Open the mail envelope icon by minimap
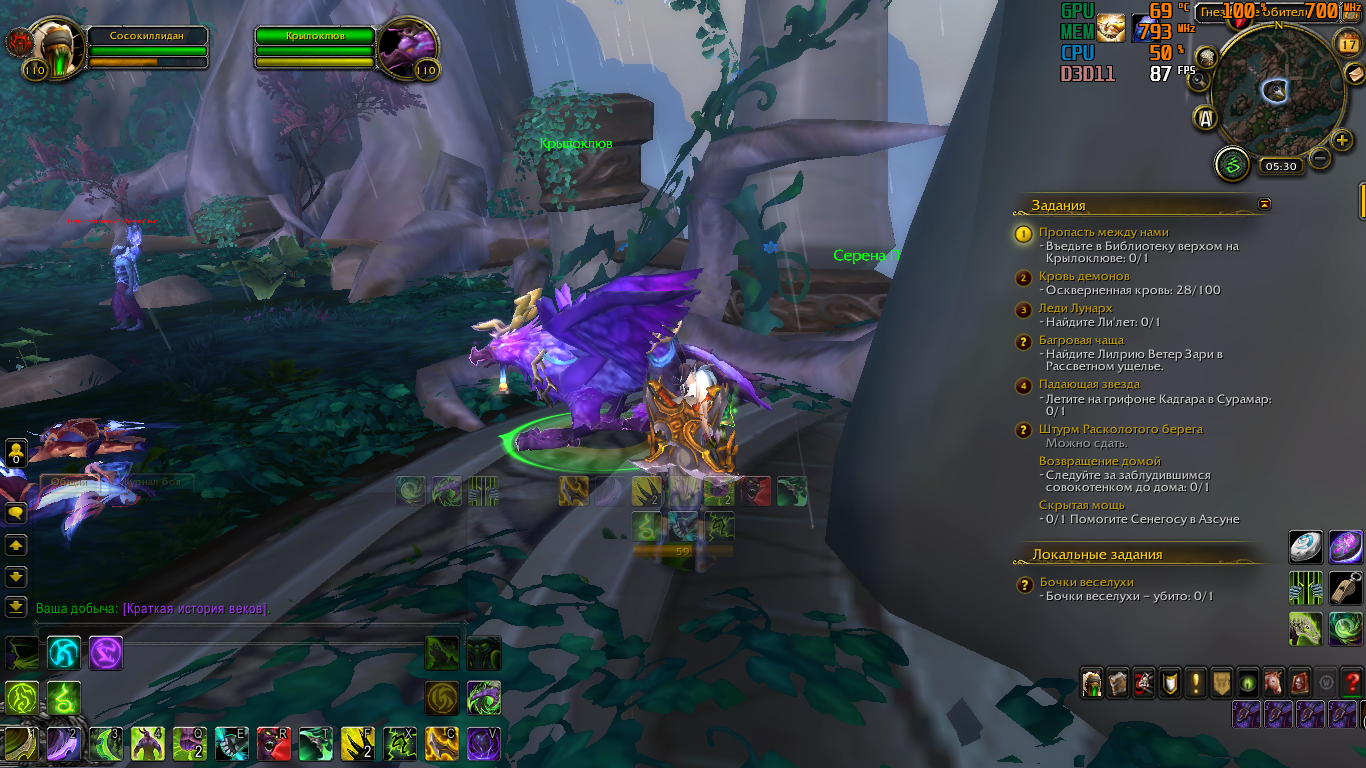The height and width of the screenshot is (768, 1366). tap(1353, 76)
